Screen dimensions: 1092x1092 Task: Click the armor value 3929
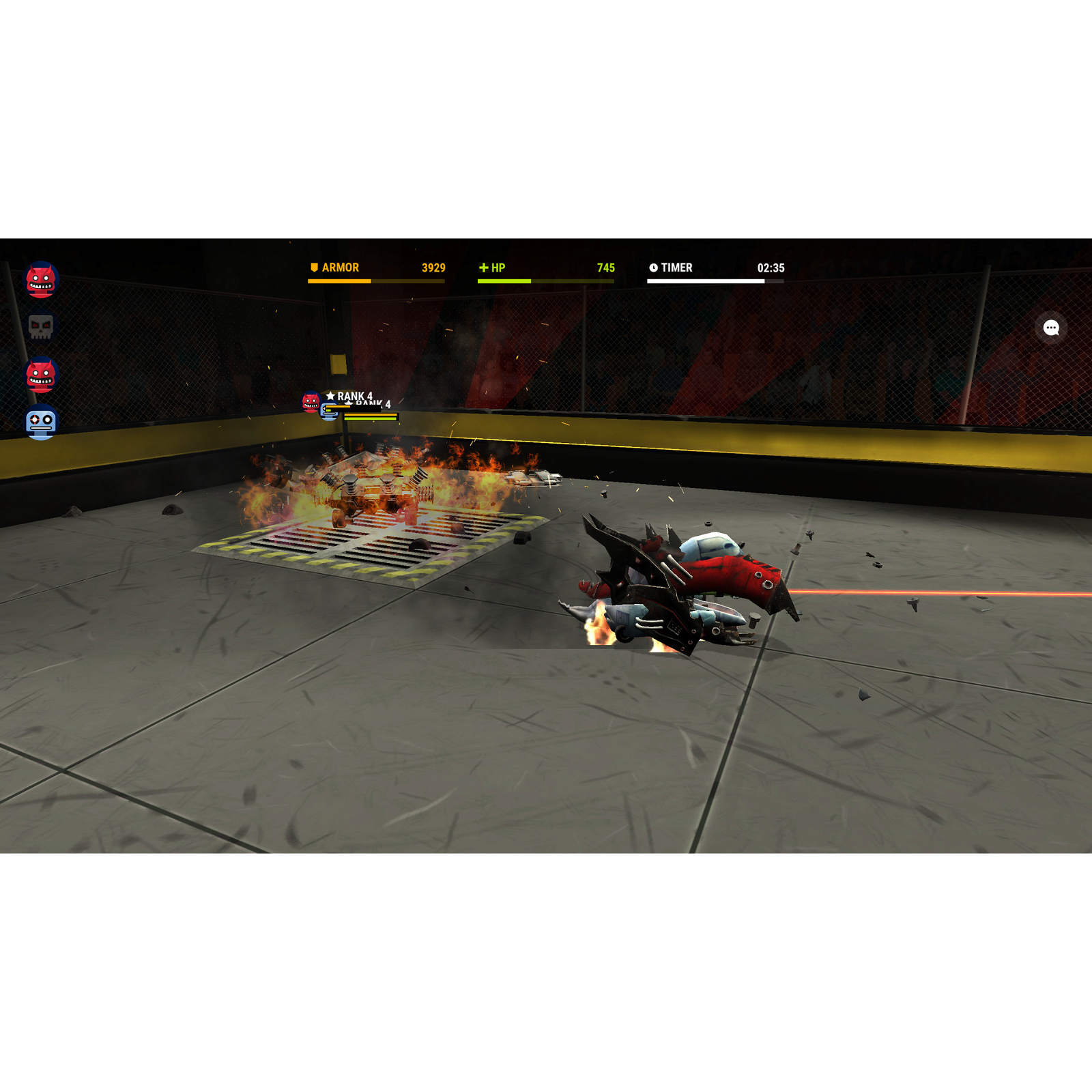coord(433,268)
